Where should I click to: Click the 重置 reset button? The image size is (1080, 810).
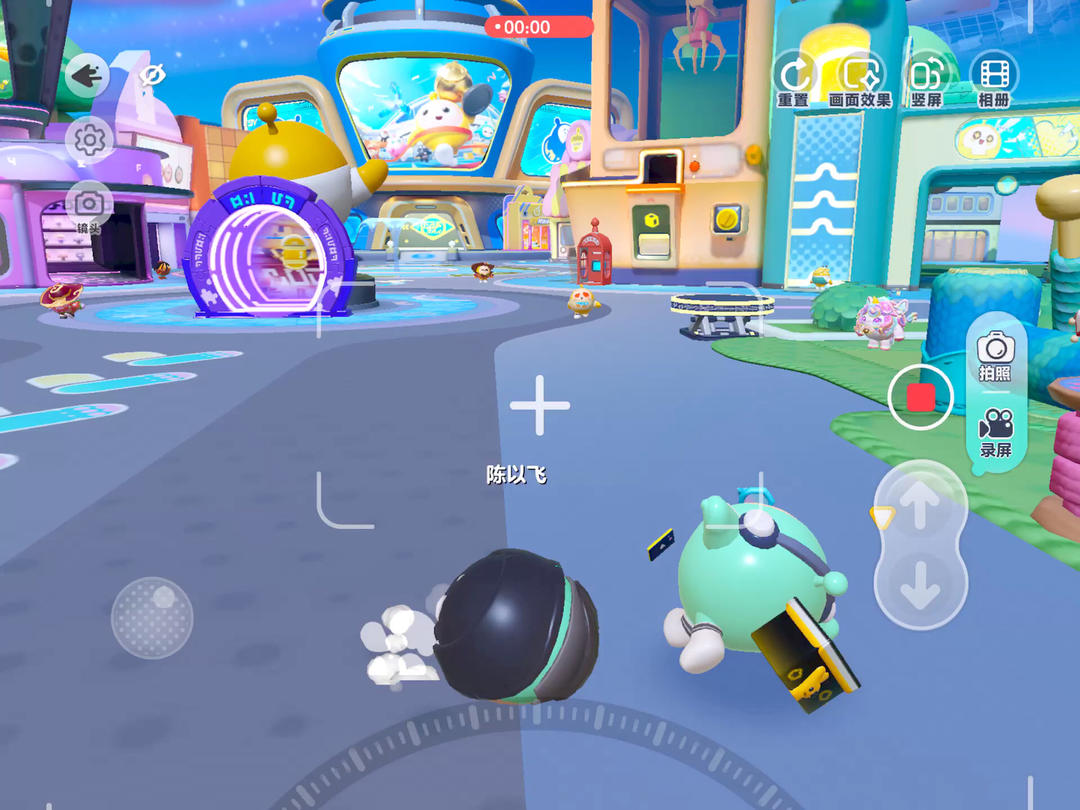click(794, 78)
